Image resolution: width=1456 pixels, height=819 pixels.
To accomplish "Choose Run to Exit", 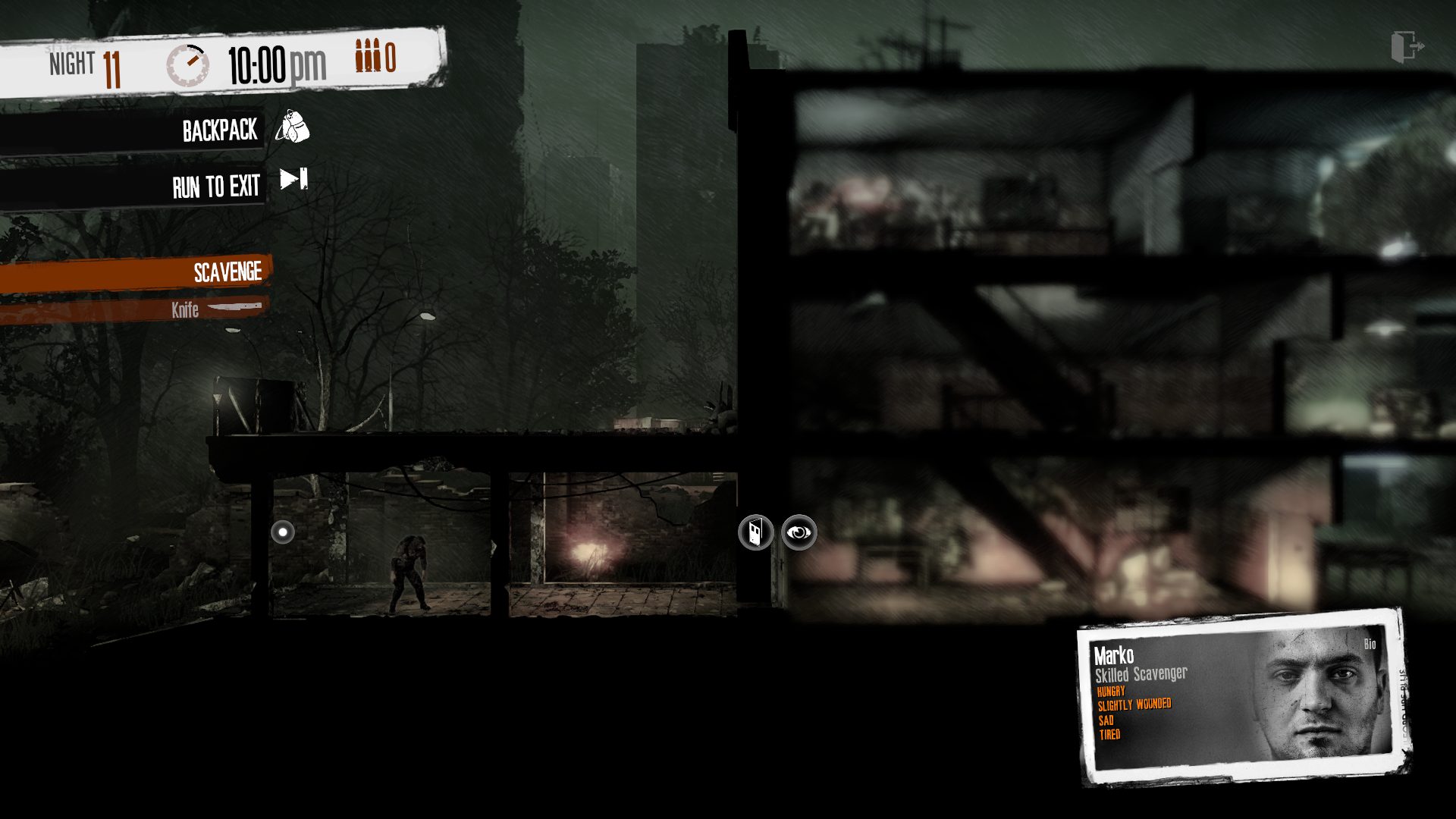I will coord(217,186).
